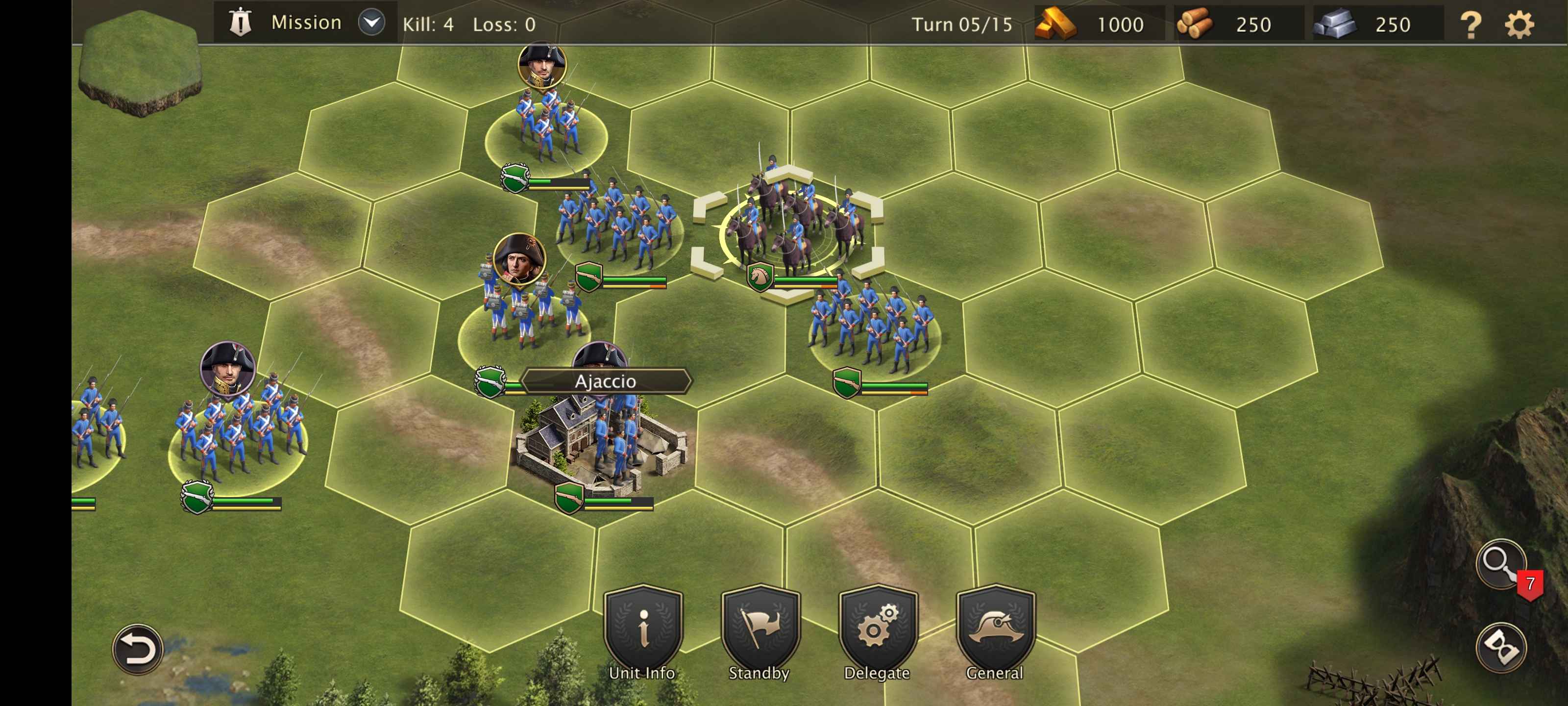Viewport: 1568px width, 706px height.
Task: Expand the Mission dropdown
Action: [371, 23]
